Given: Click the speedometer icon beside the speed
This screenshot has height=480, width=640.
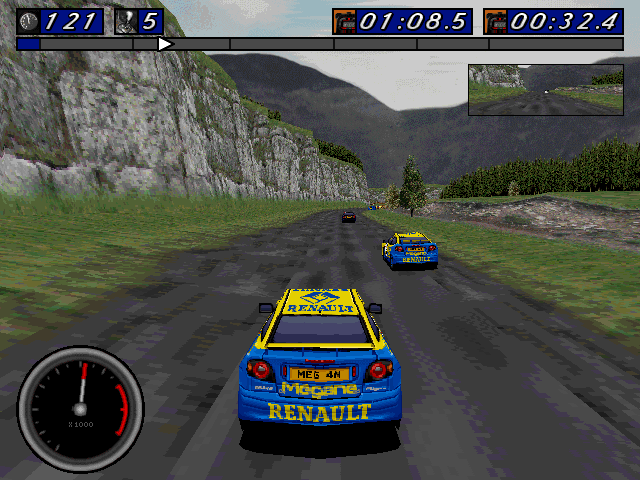Looking at the screenshot, I should click(x=29, y=21).
